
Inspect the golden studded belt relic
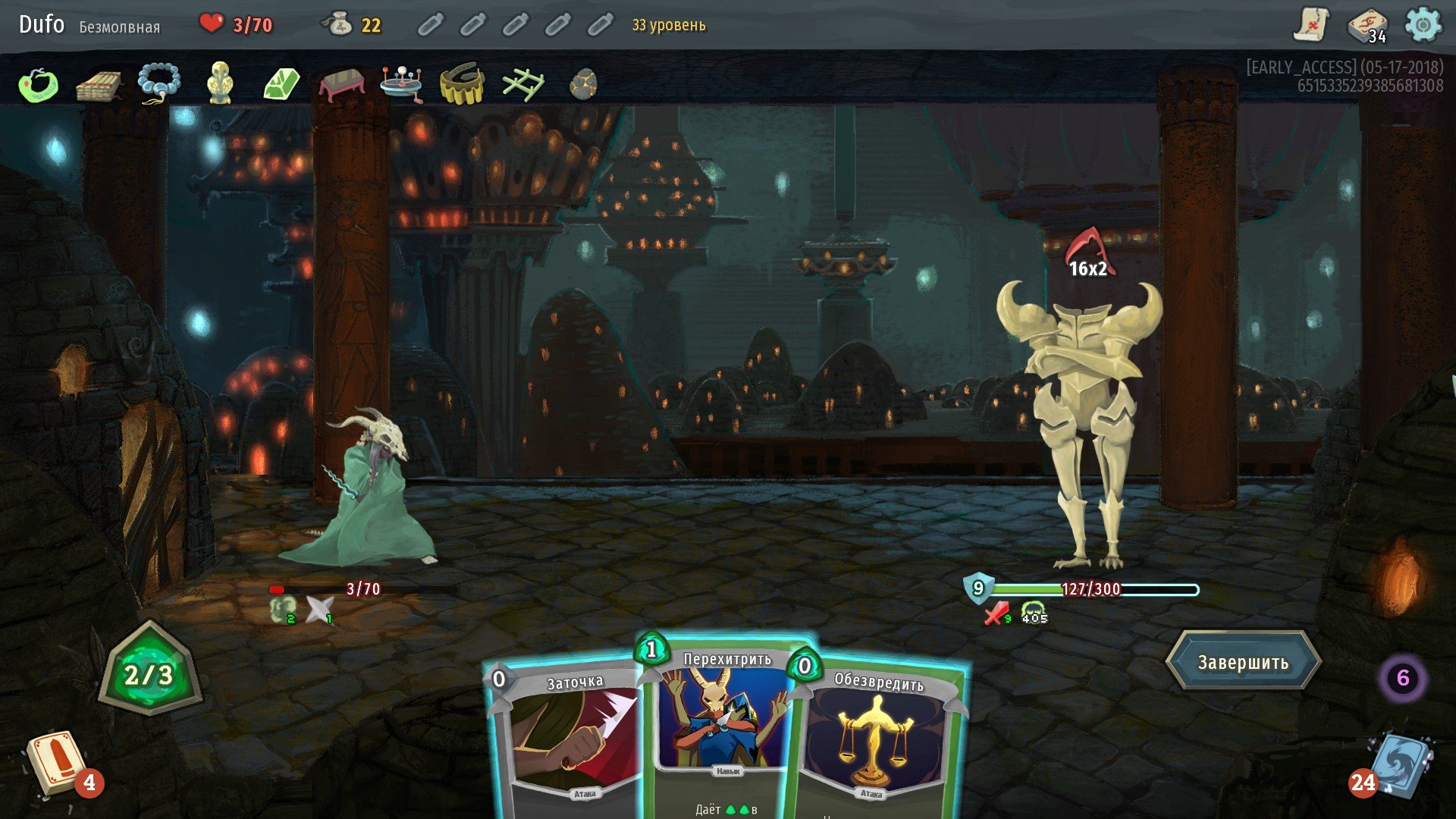[462, 83]
